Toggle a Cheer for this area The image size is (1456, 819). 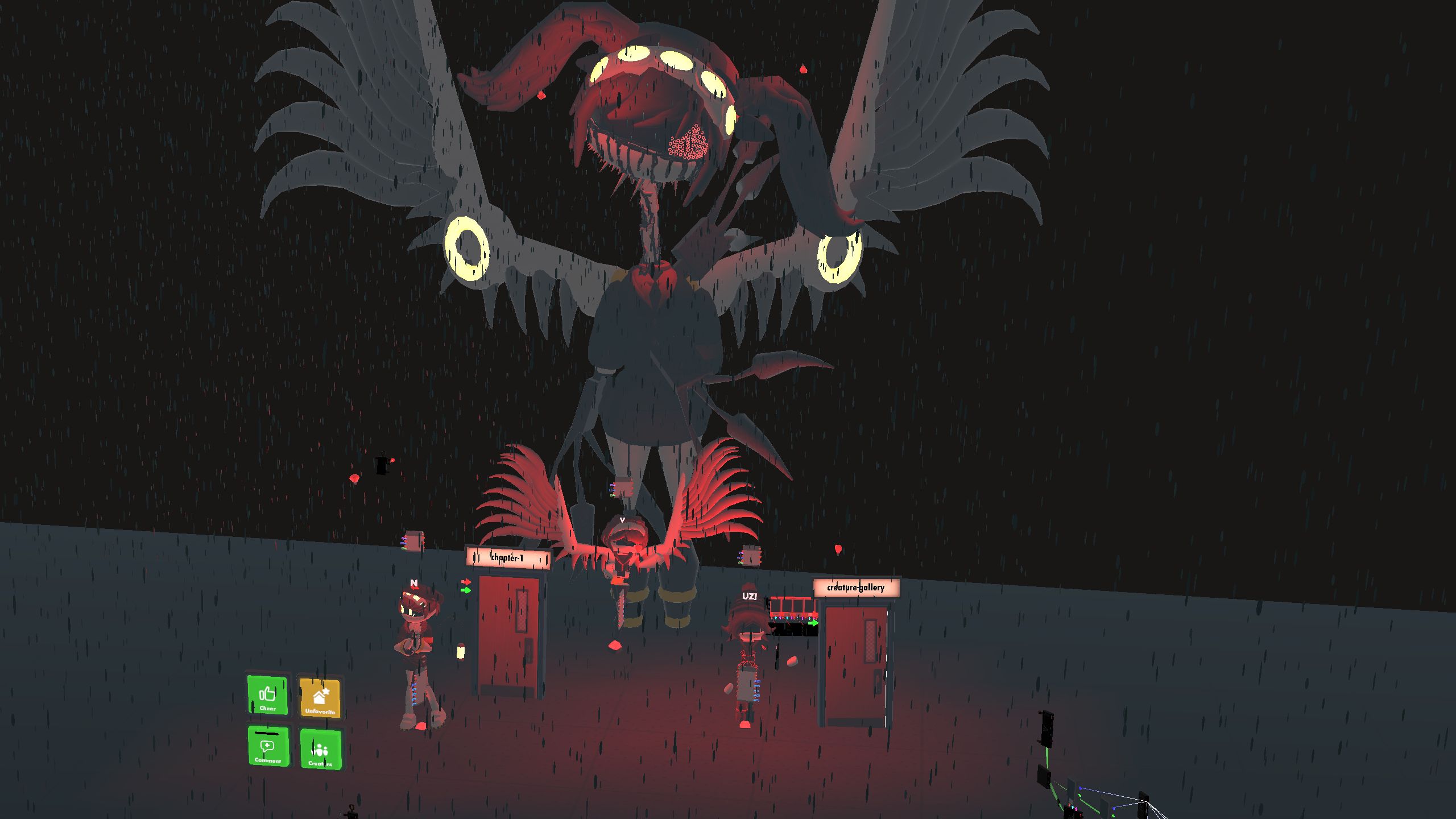[x=267, y=697]
